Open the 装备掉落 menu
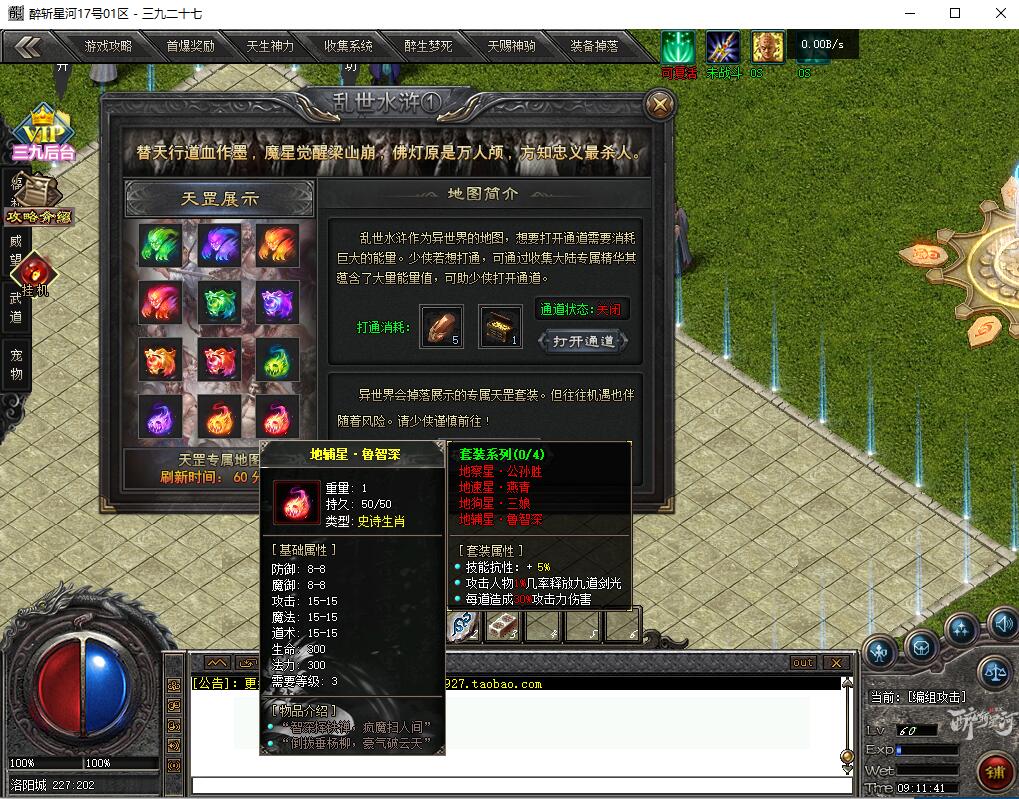The height and width of the screenshot is (799, 1019). [594, 46]
